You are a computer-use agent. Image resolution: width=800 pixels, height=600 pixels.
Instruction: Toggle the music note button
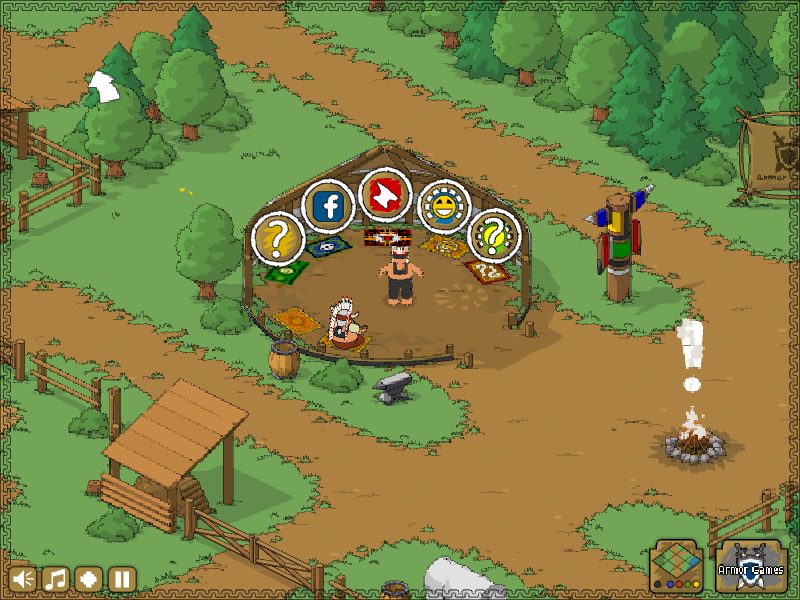pos(56,579)
